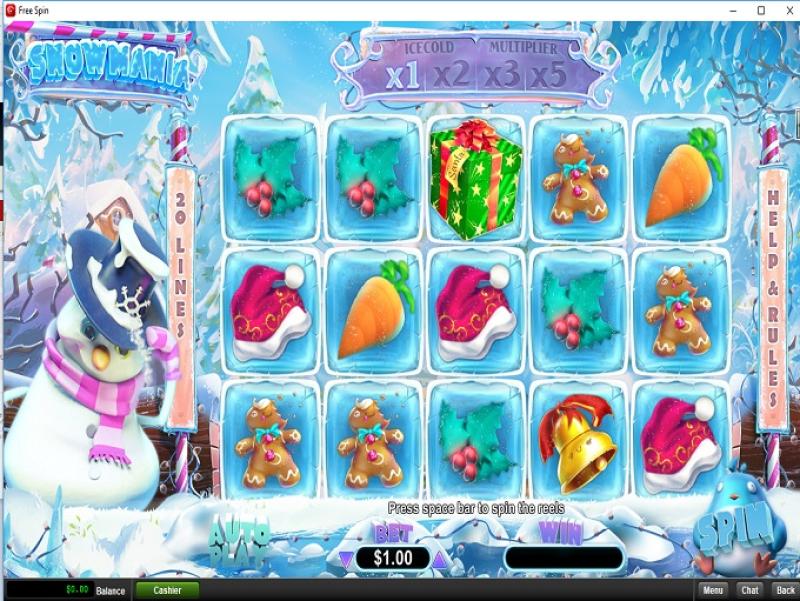Image resolution: width=800 pixels, height=601 pixels.
Task: Open the Cashier
Action: [x=167, y=590]
